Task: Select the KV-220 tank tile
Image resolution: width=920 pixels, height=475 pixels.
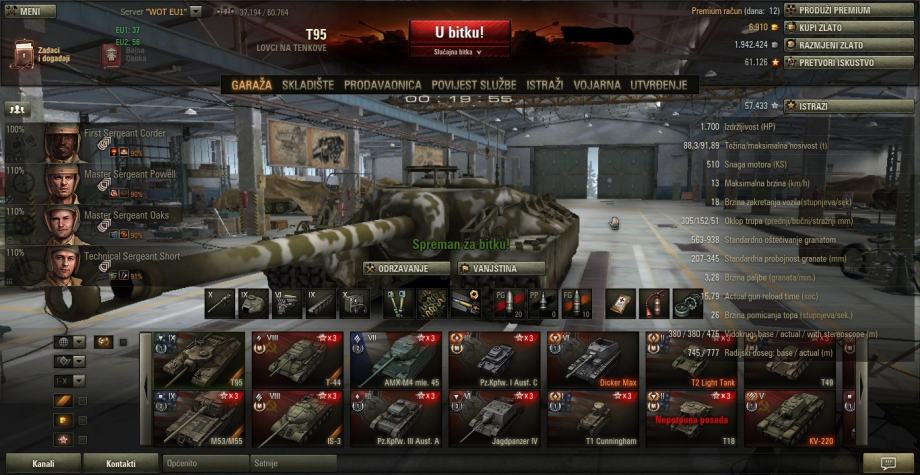Action: pyautogui.click(x=790, y=418)
